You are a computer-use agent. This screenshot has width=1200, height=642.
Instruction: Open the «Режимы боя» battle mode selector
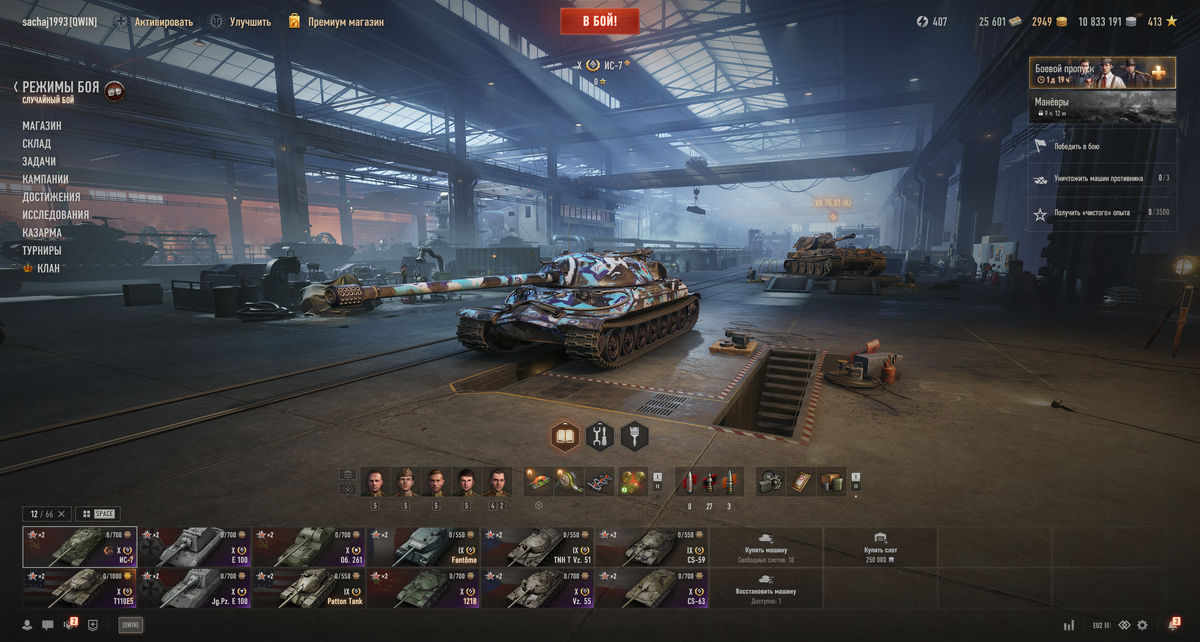[61, 88]
